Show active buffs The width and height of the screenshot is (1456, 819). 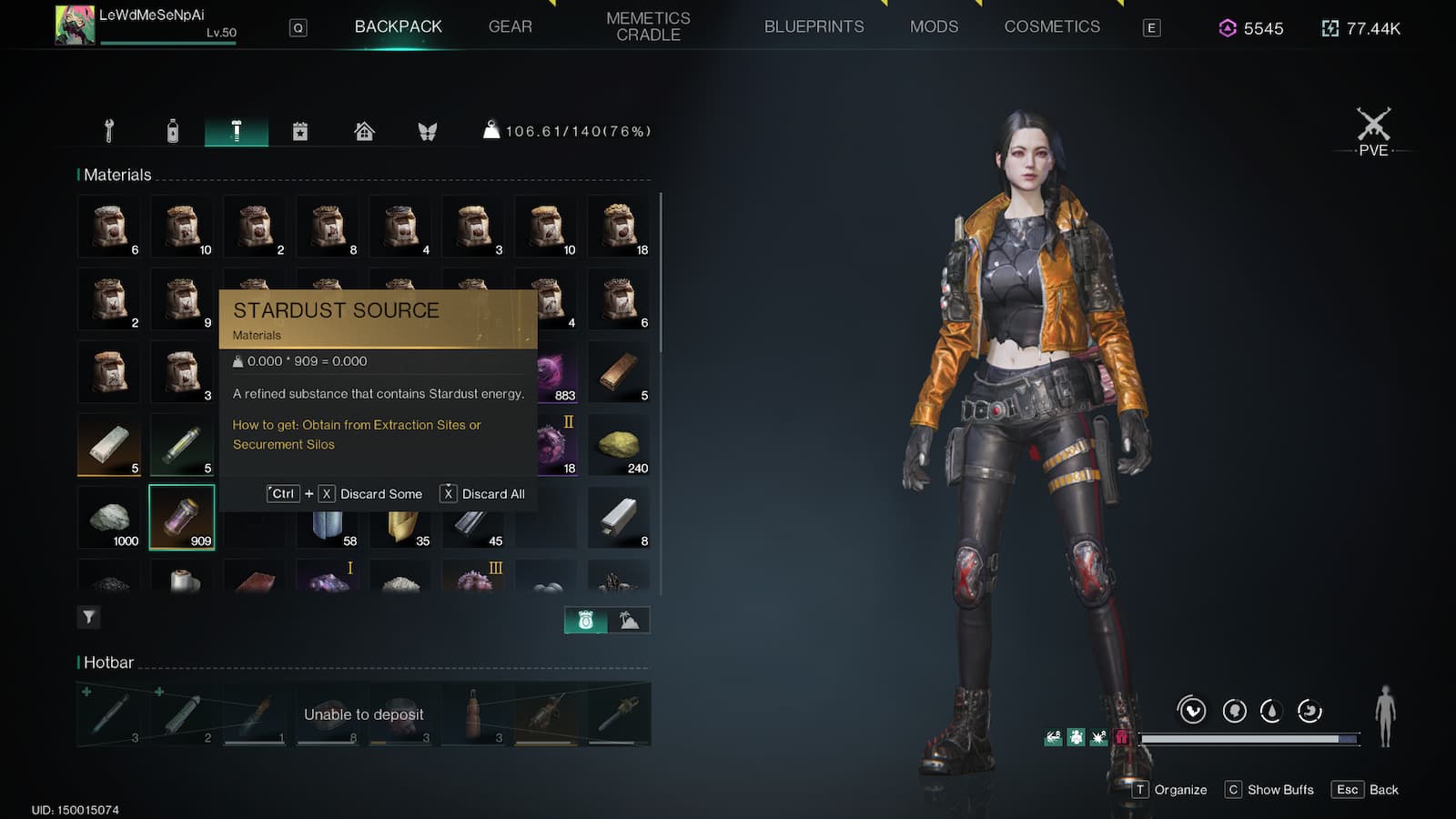coord(1269,790)
